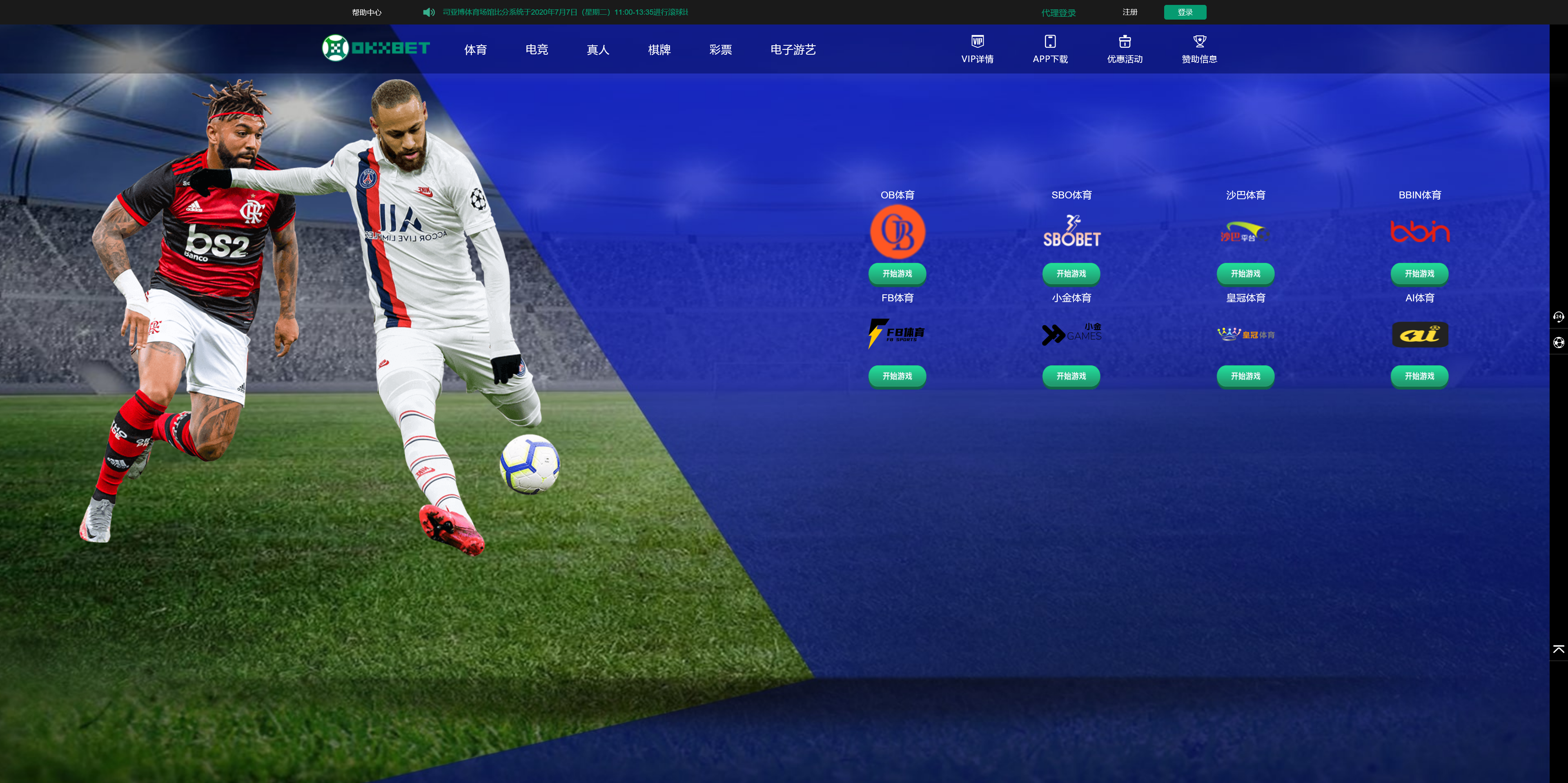Screen dimensions: 1568x783
Task: Start the FB体育 sports game
Action: click(x=897, y=376)
